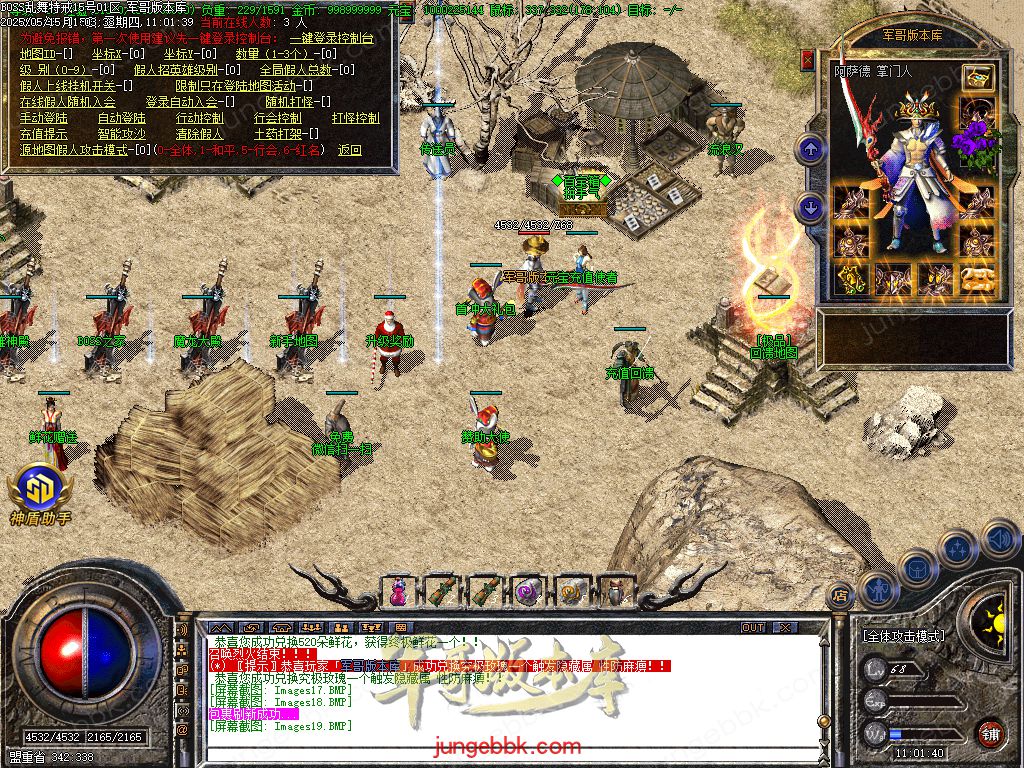Select the purple spiral item in quick bar
Screen dimensions: 1024x768
pos(528,592)
